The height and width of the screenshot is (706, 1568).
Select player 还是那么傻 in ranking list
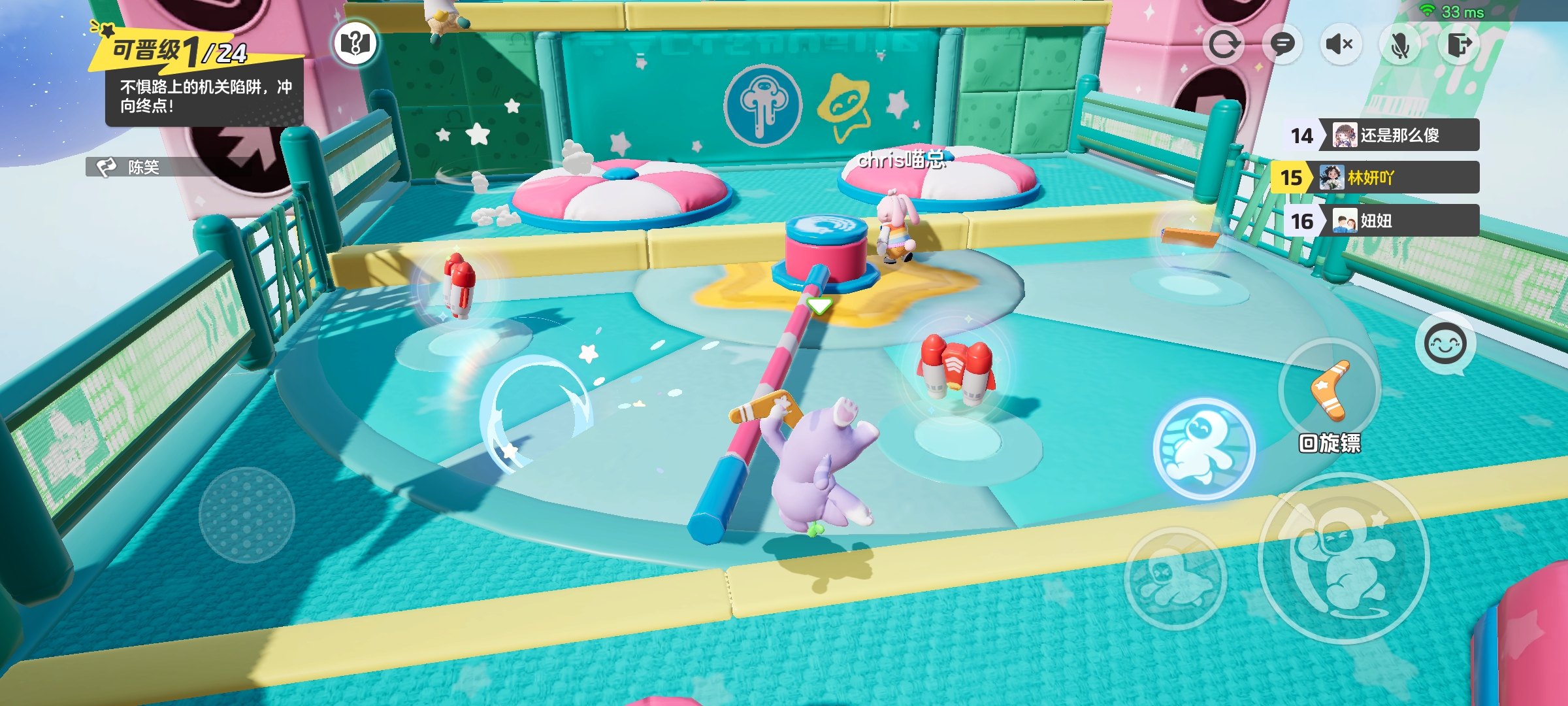coord(1398,135)
